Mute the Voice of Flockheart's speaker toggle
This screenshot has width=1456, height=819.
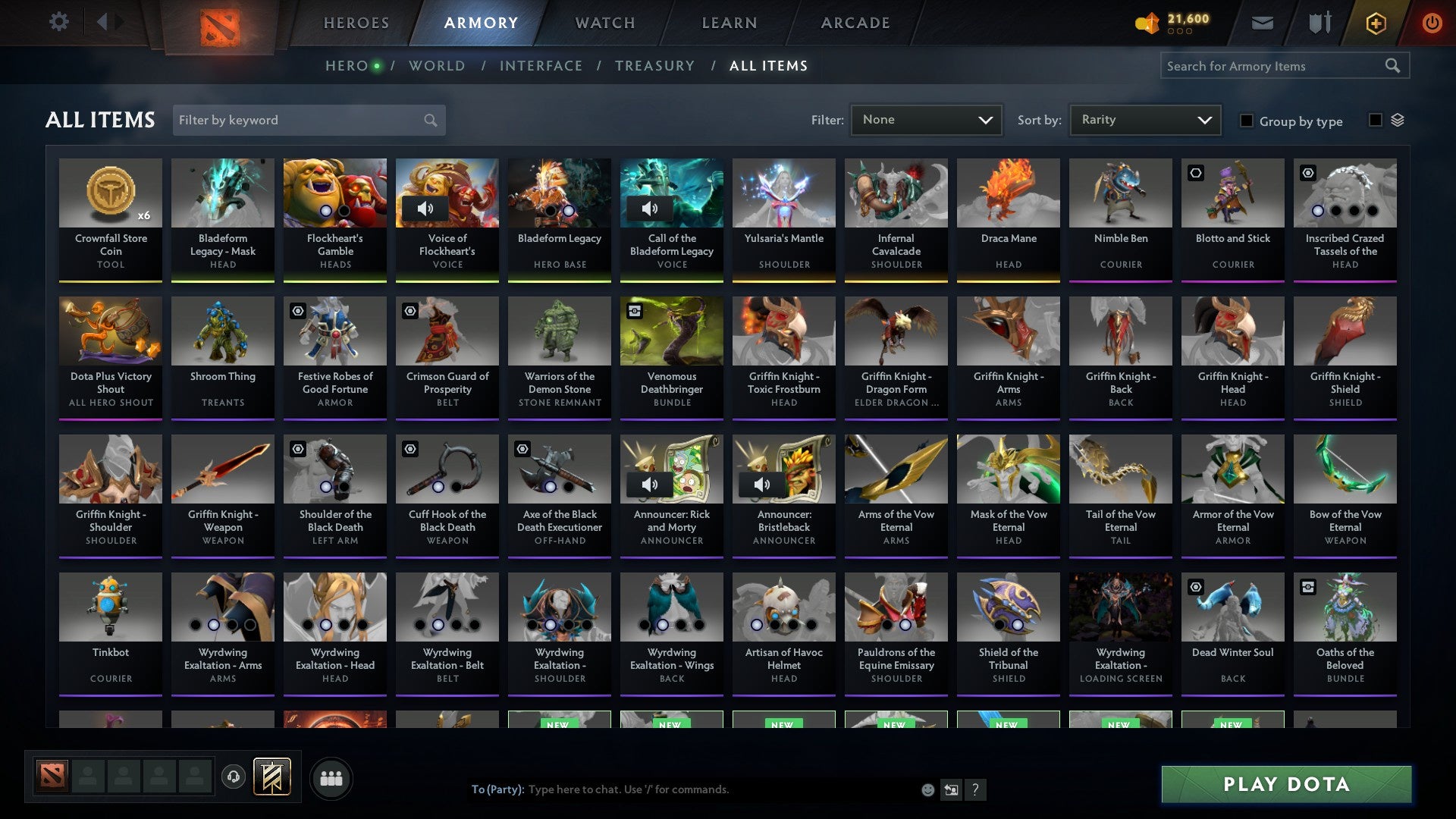tap(425, 208)
